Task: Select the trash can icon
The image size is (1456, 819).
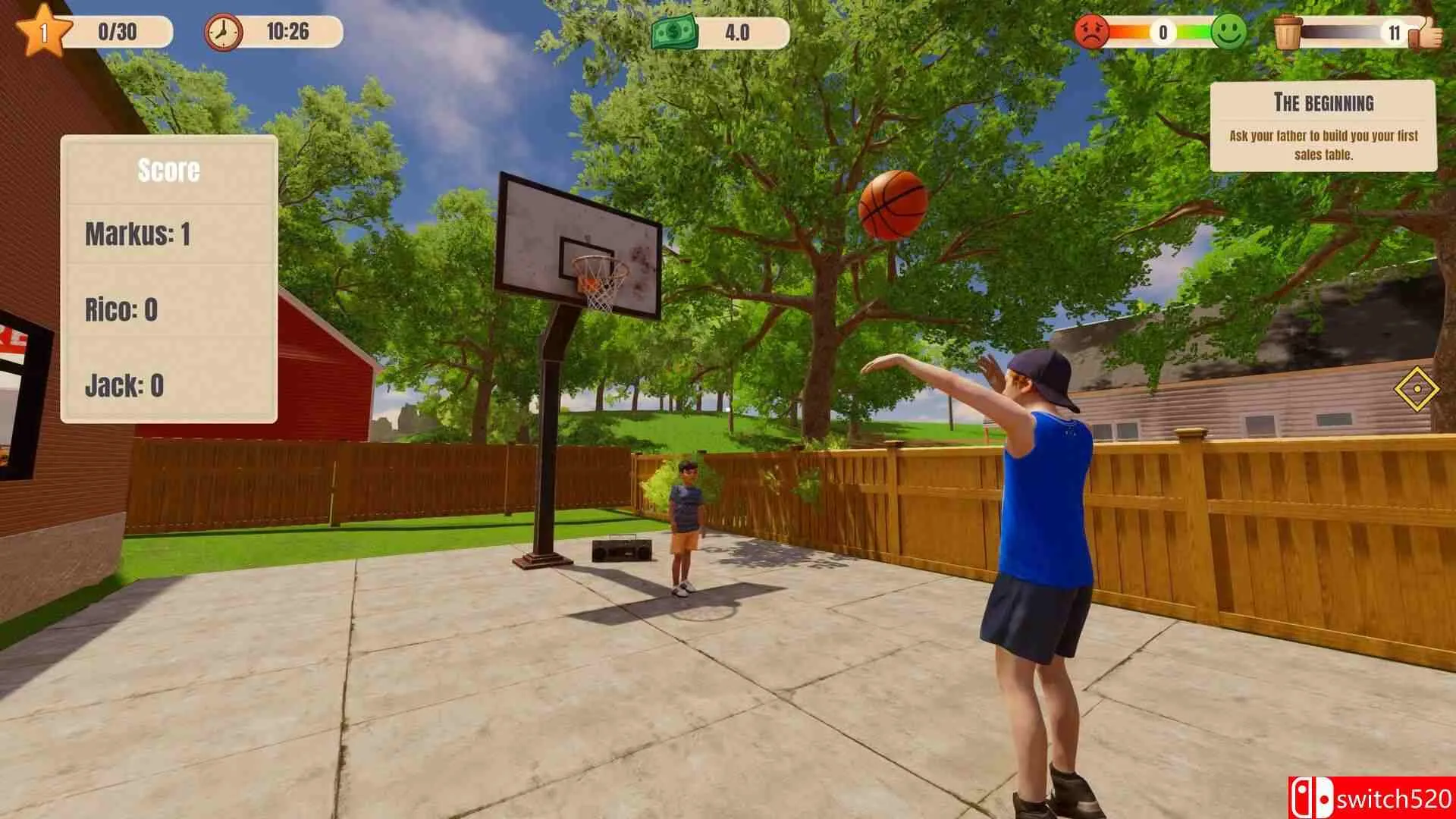Action: click(1288, 33)
